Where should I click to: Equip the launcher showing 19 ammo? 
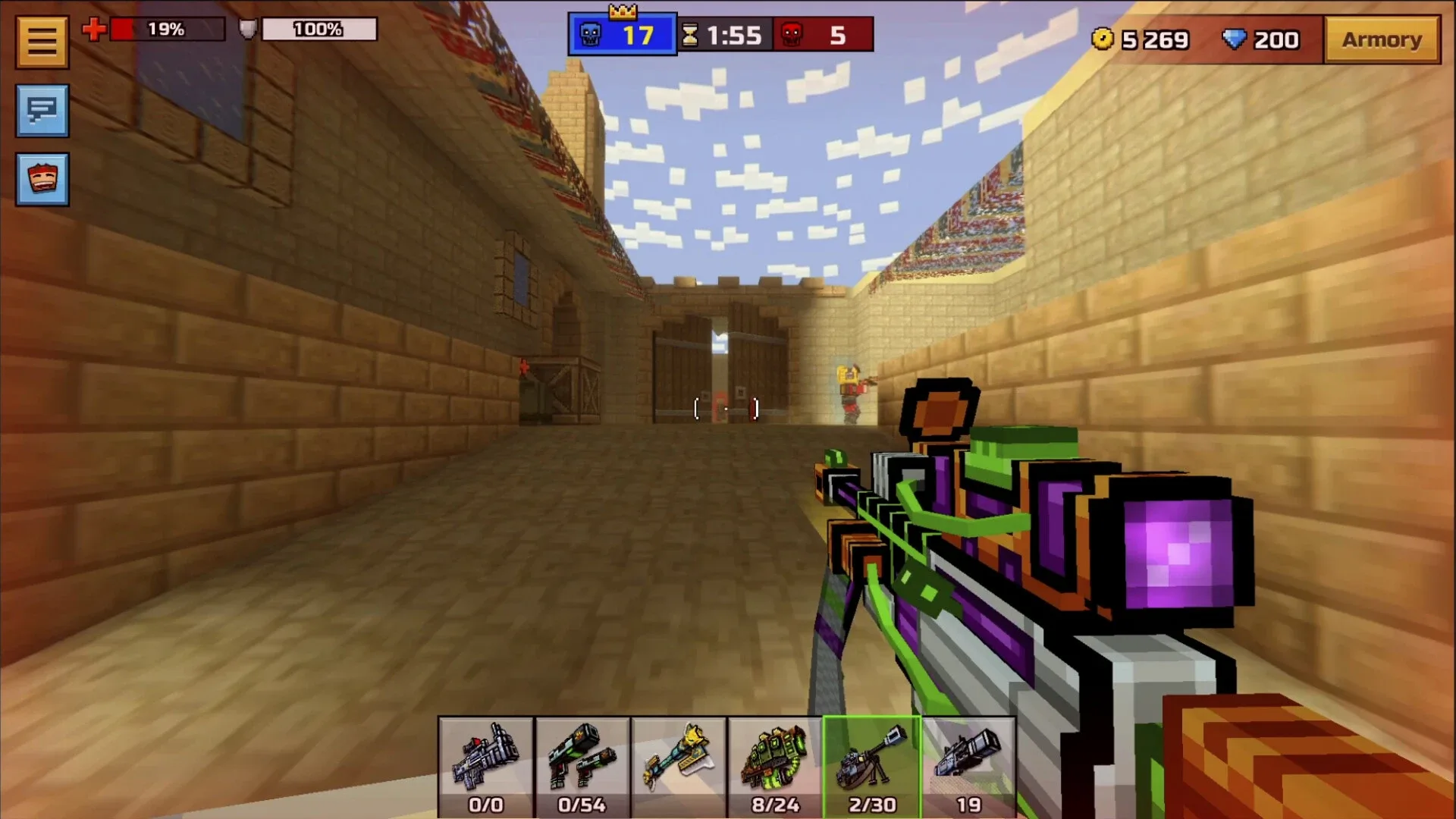(970, 758)
